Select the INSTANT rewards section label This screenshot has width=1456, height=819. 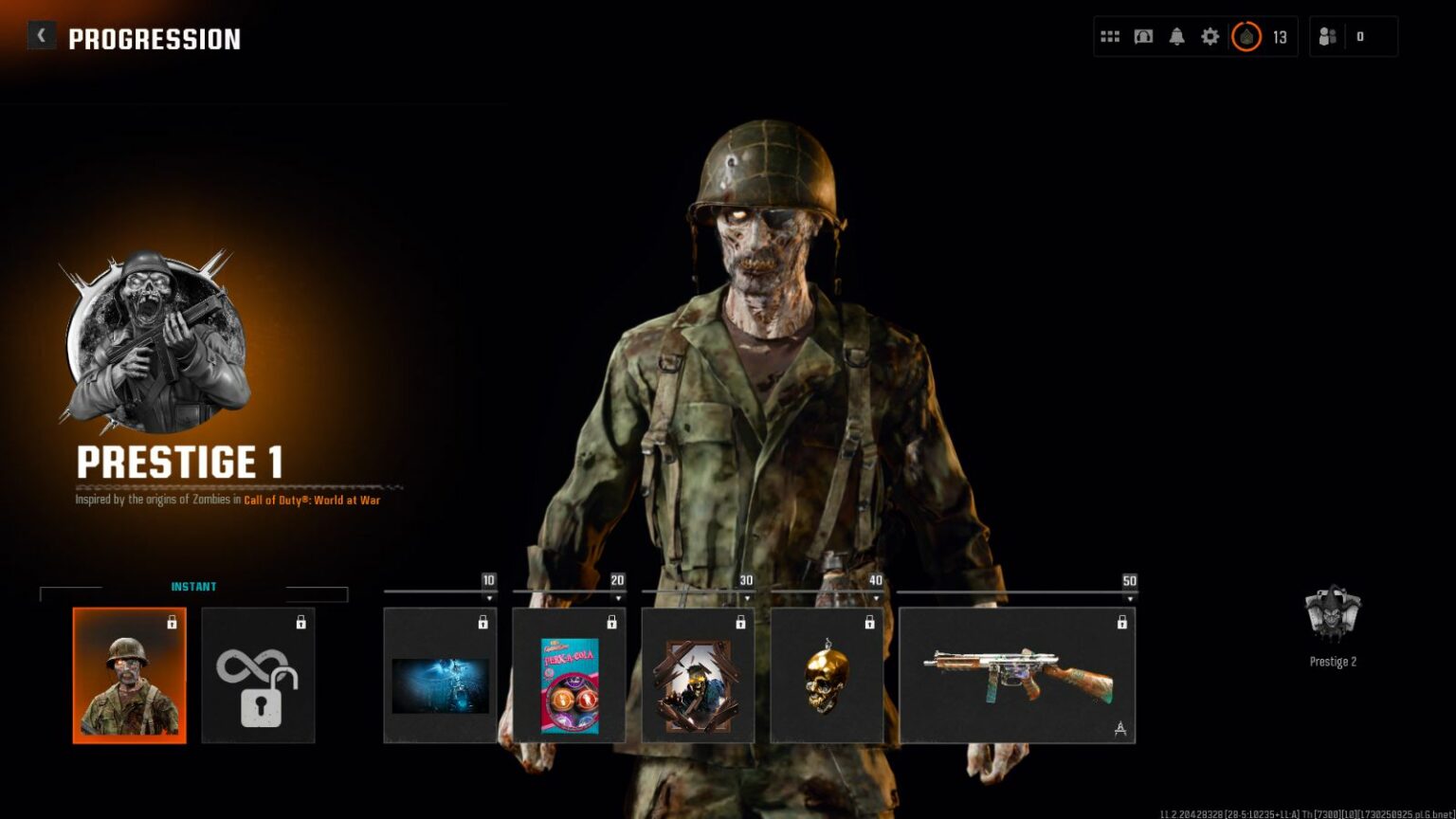[193, 586]
